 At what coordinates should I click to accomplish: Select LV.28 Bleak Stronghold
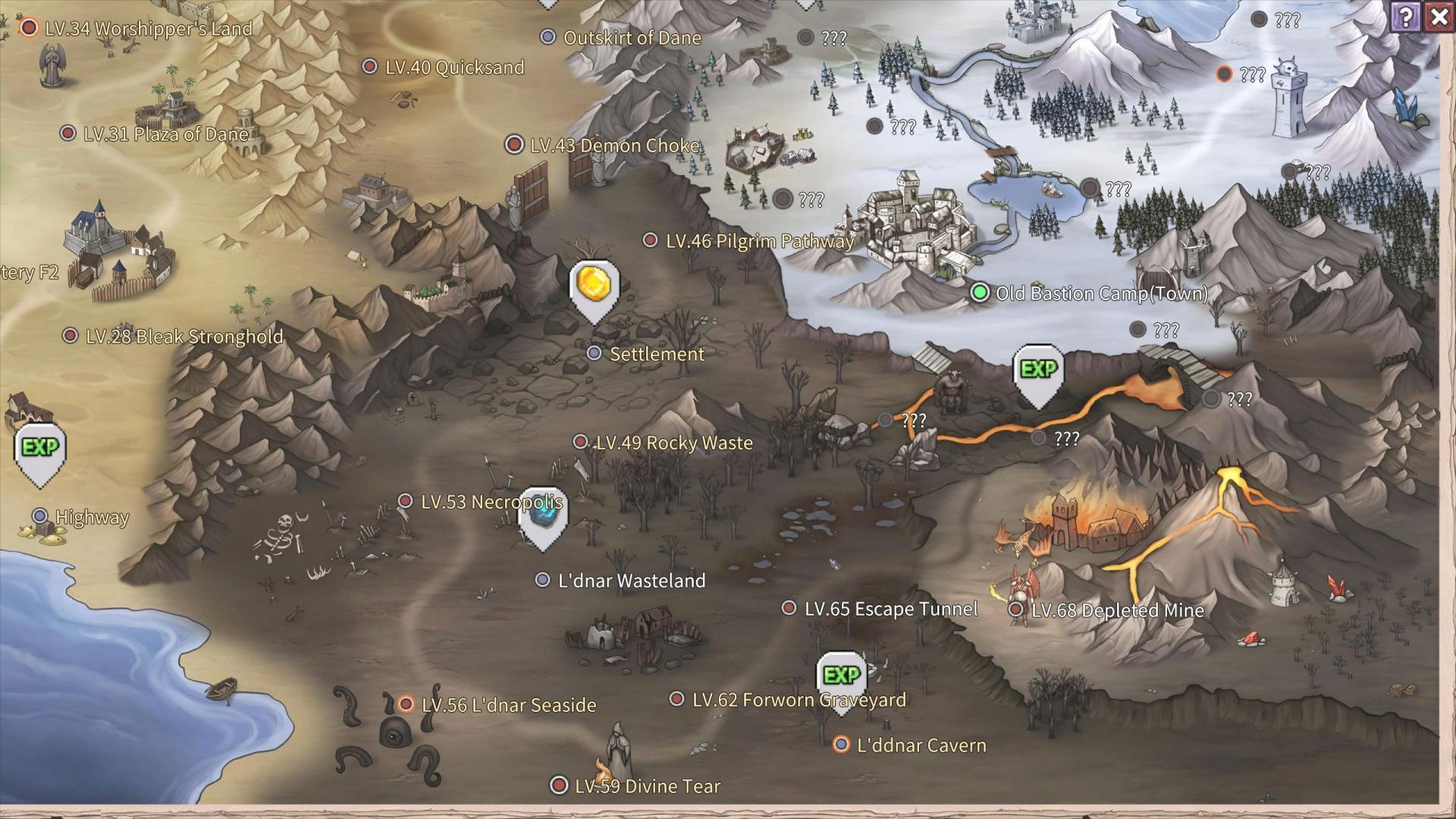[71, 335]
